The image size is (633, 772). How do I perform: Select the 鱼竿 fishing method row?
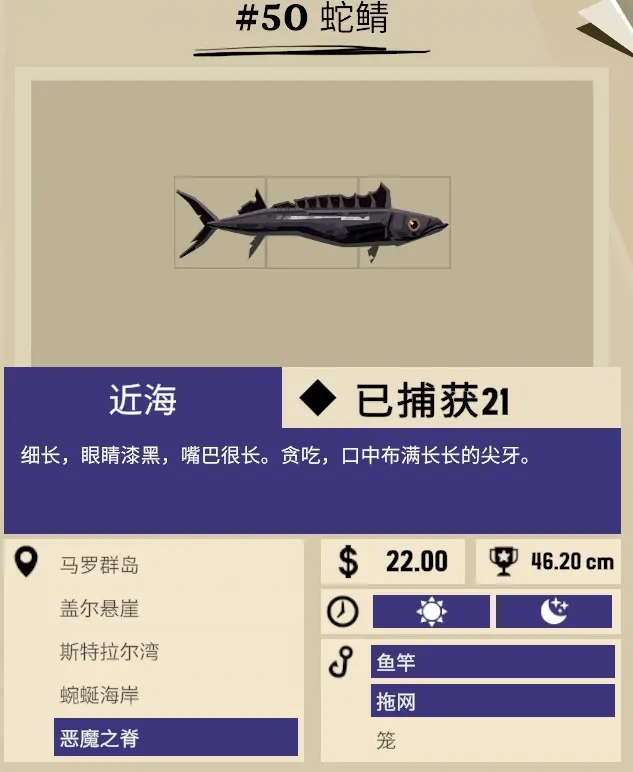[x=492, y=662]
